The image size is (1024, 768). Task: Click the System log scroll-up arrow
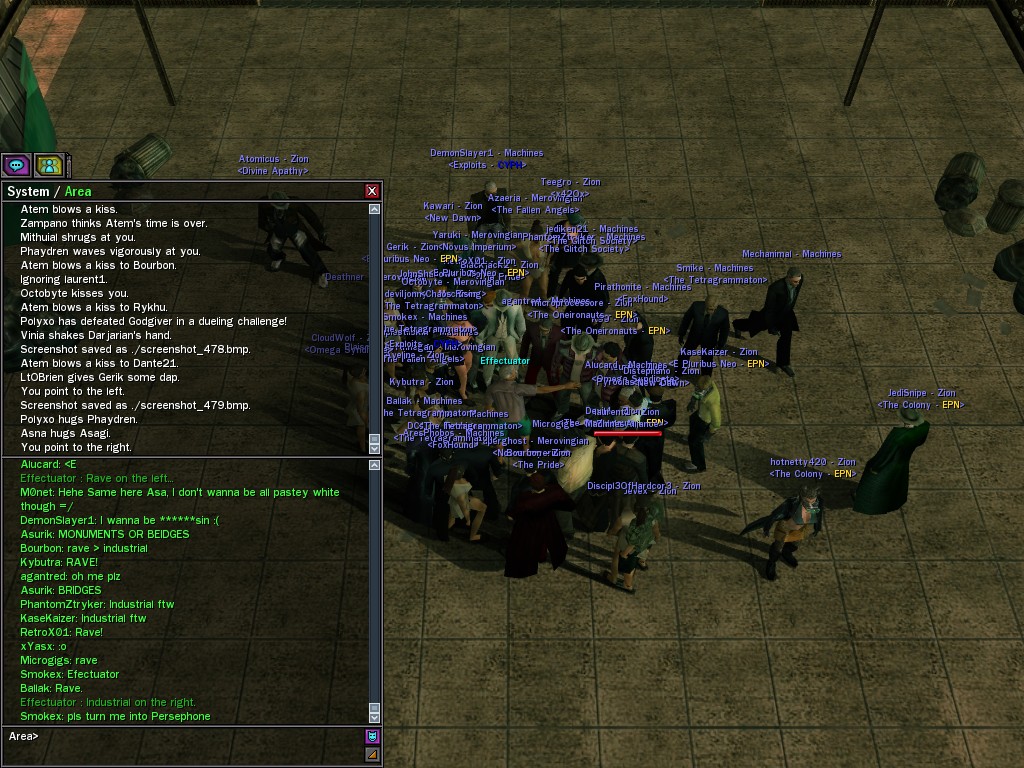click(x=375, y=210)
